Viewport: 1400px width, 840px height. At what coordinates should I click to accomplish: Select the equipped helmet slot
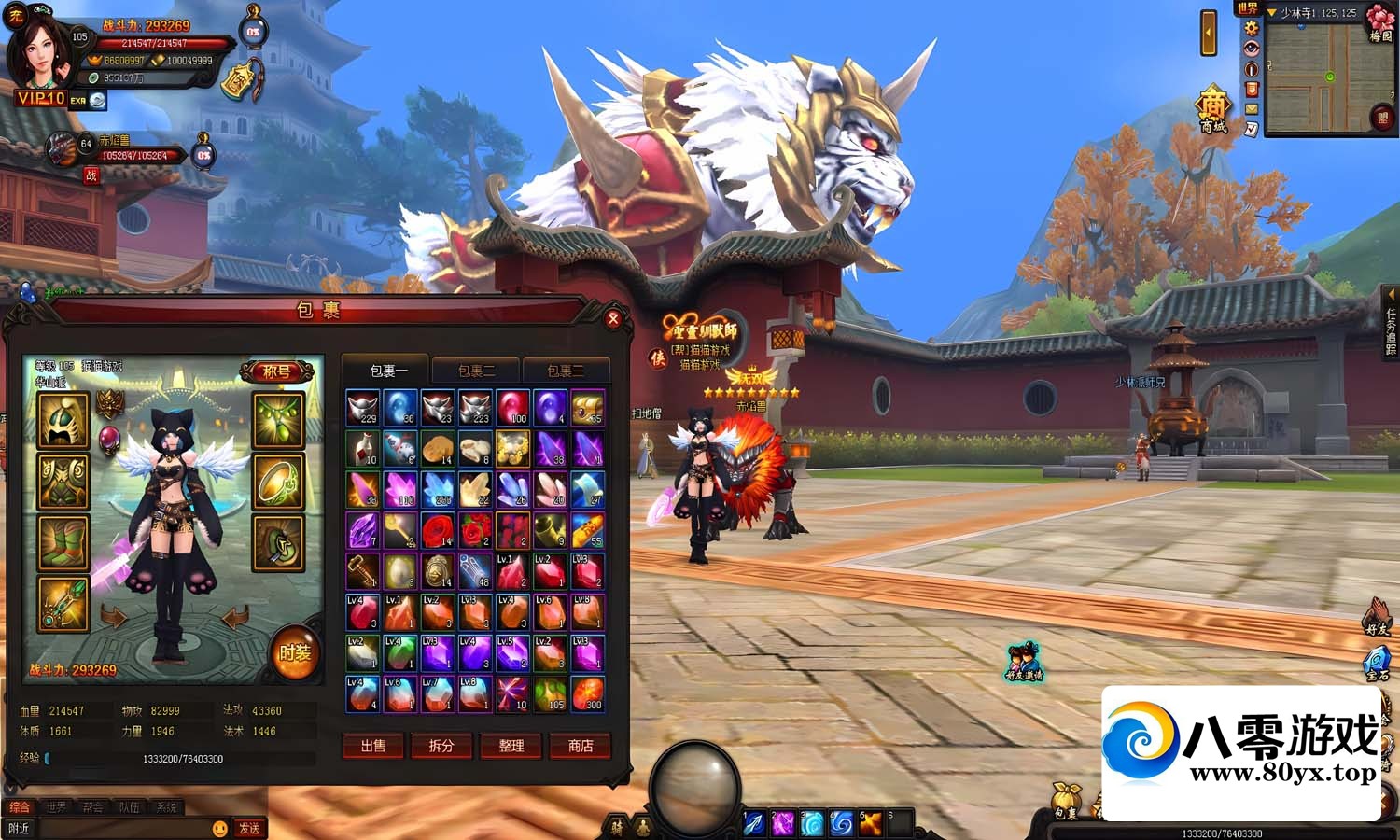[x=63, y=421]
